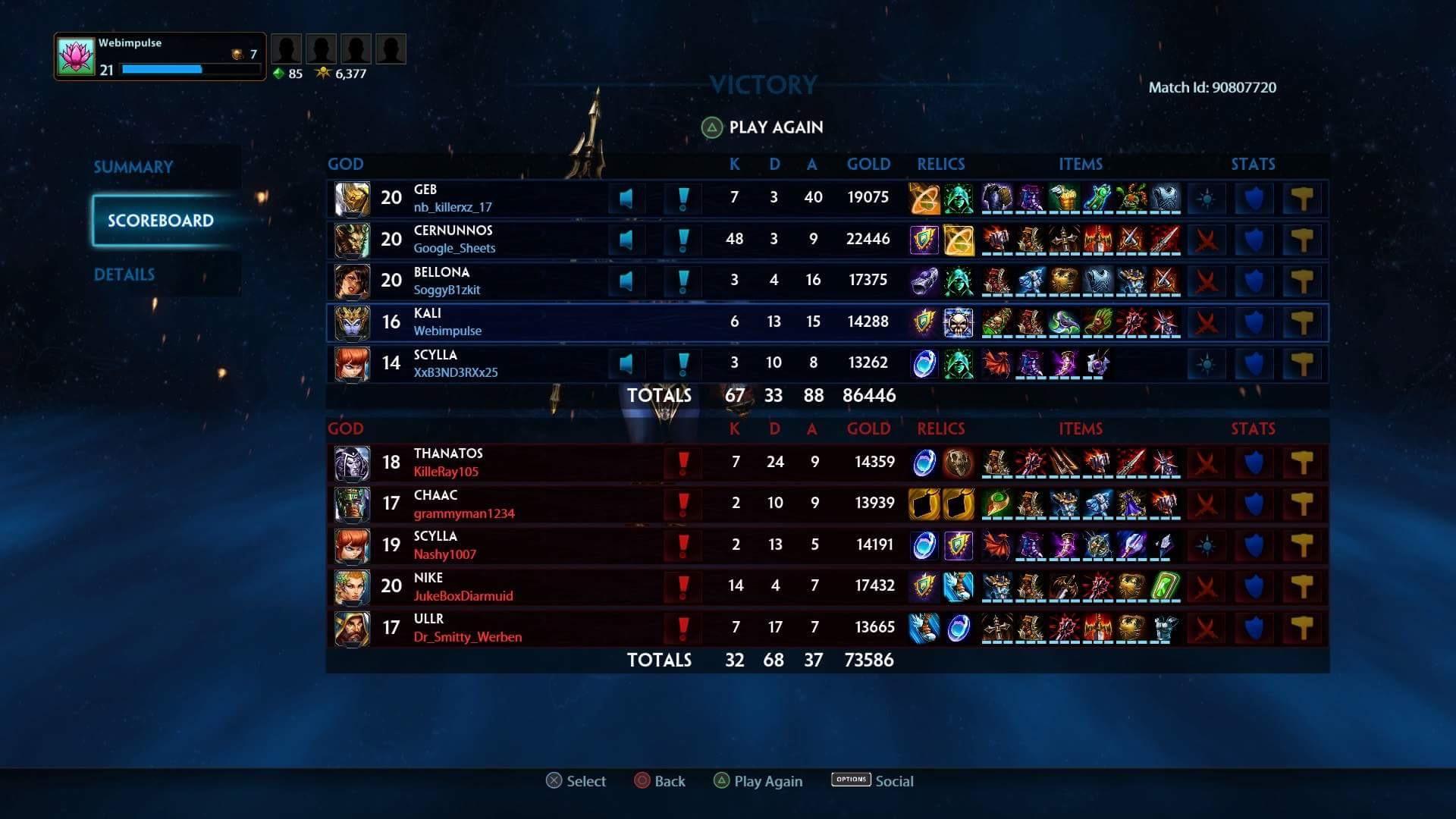This screenshot has height=819, width=1456.
Task: Click the sun icon at the end of Geb's row
Action: (1206, 197)
